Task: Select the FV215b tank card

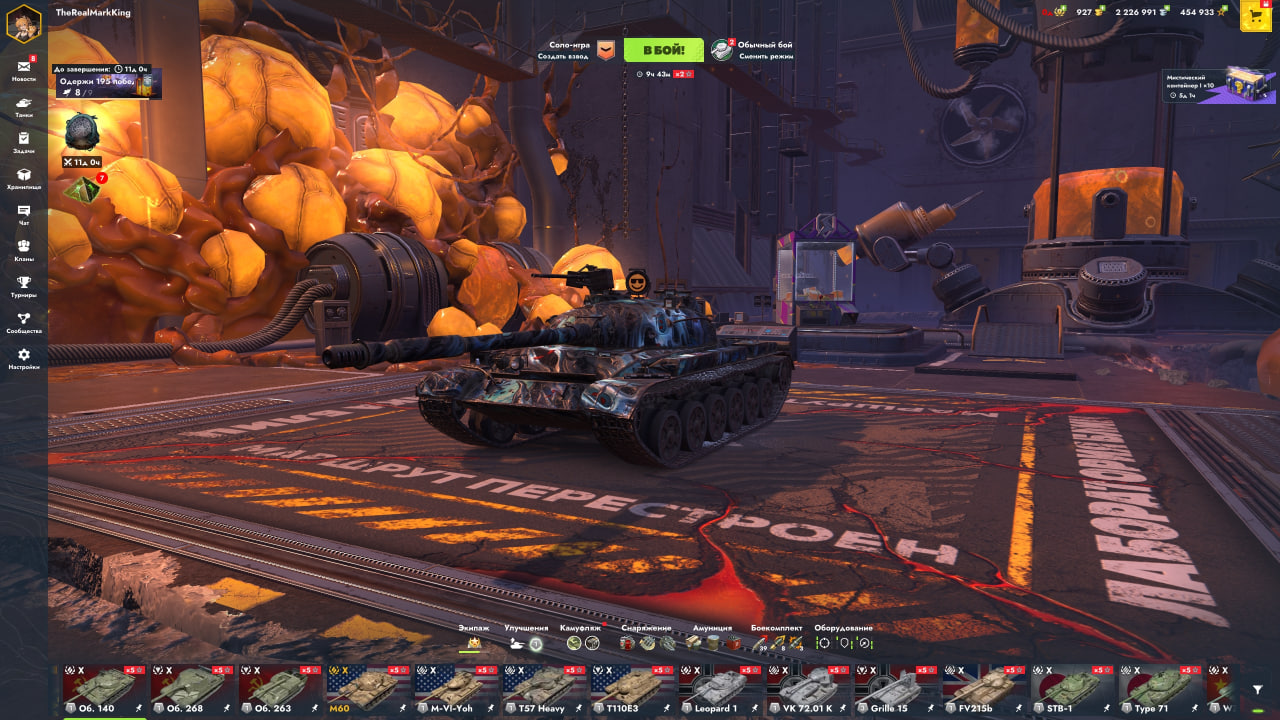Action: coord(982,688)
